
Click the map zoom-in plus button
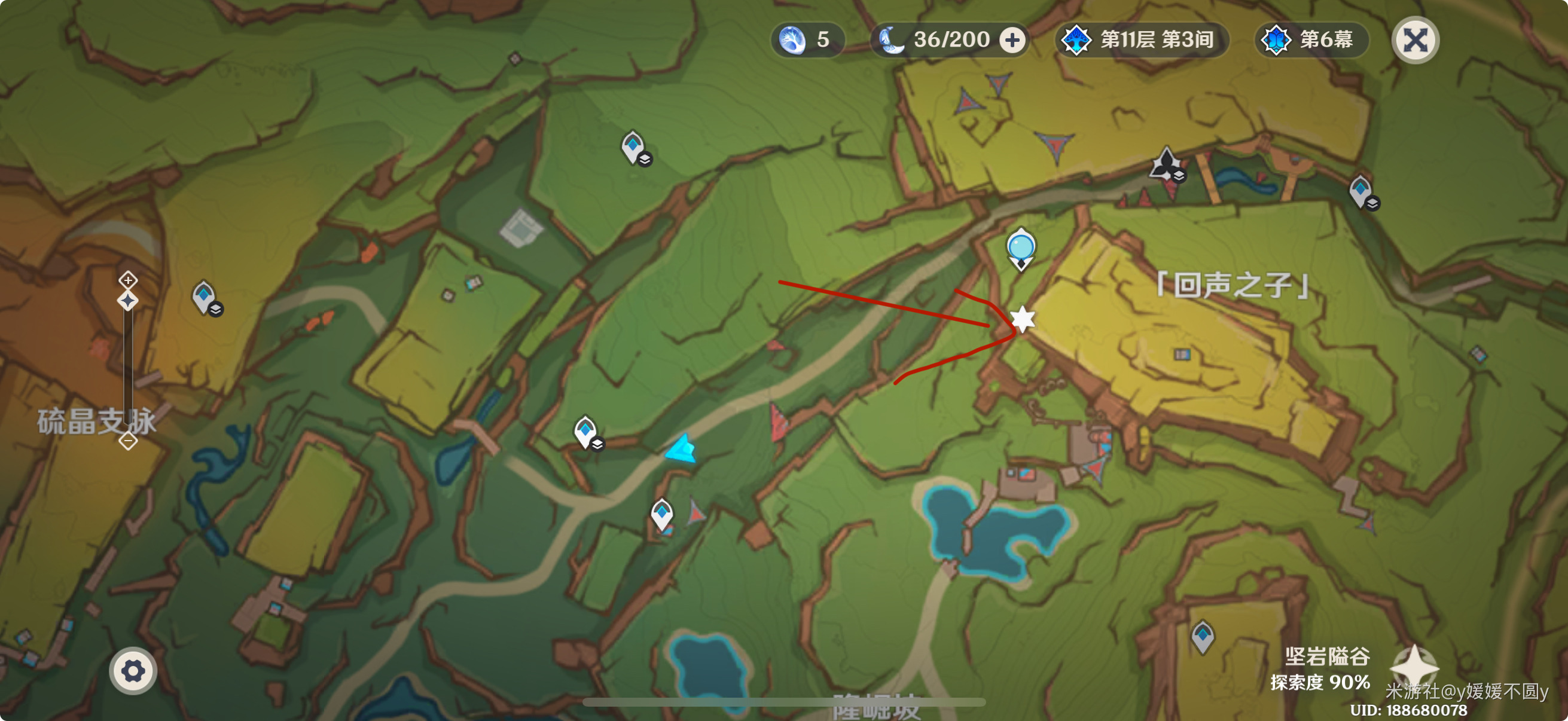tap(128, 280)
